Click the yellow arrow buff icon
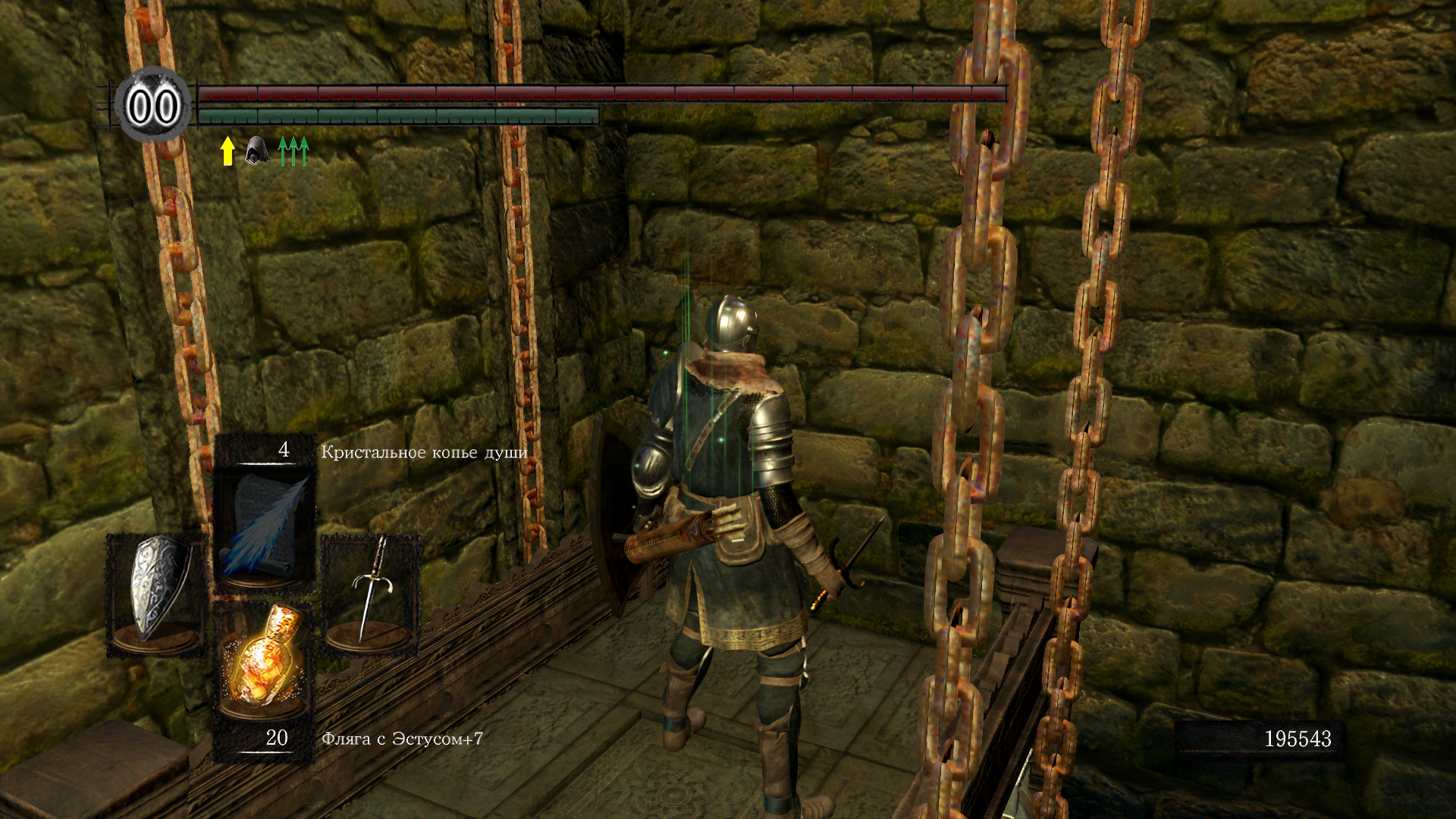Viewport: 1456px width, 819px height. [227, 151]
